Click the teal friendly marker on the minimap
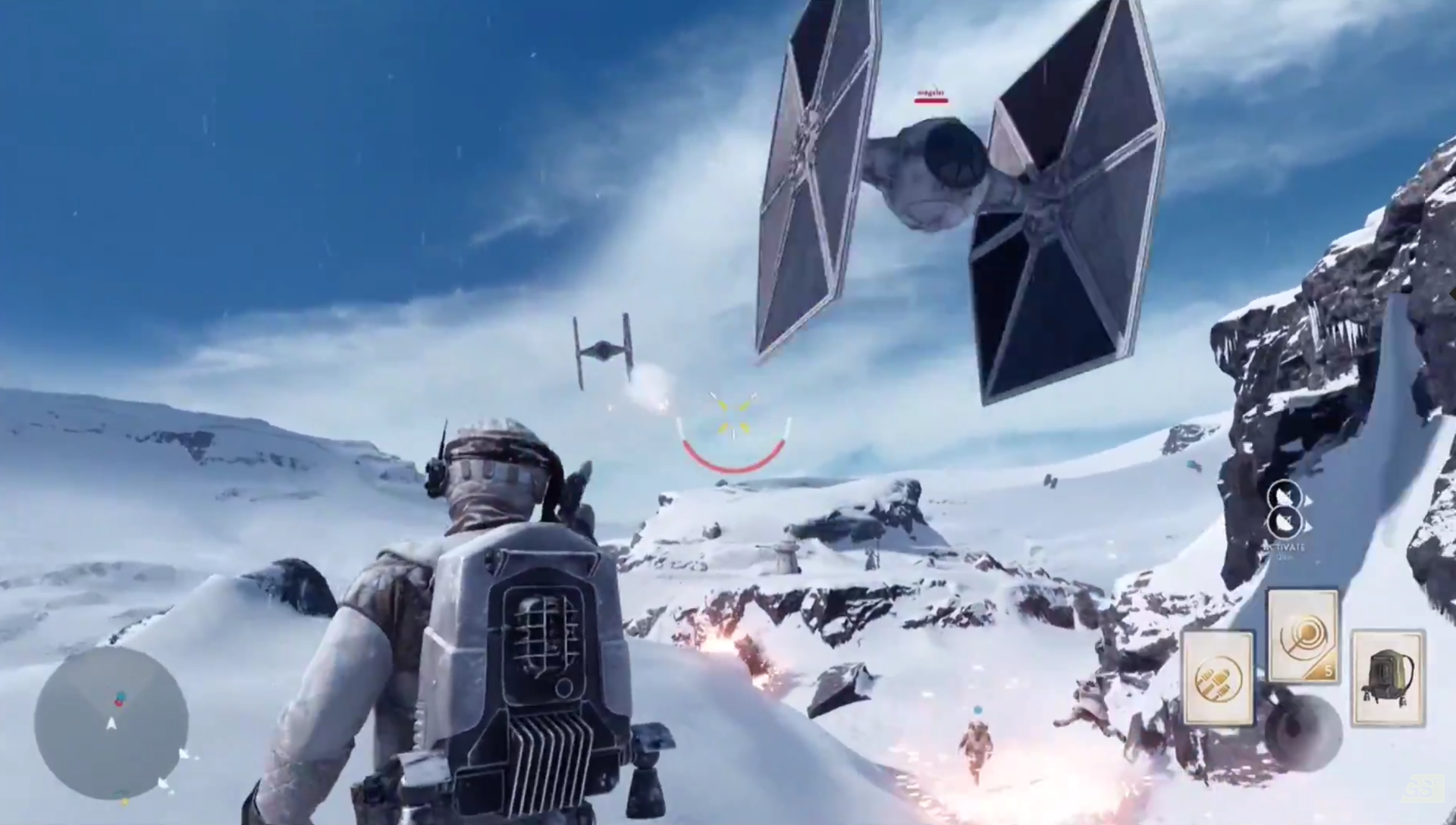Image resolution: width=1456 pixels, height=825 pixels. point(121,695)
